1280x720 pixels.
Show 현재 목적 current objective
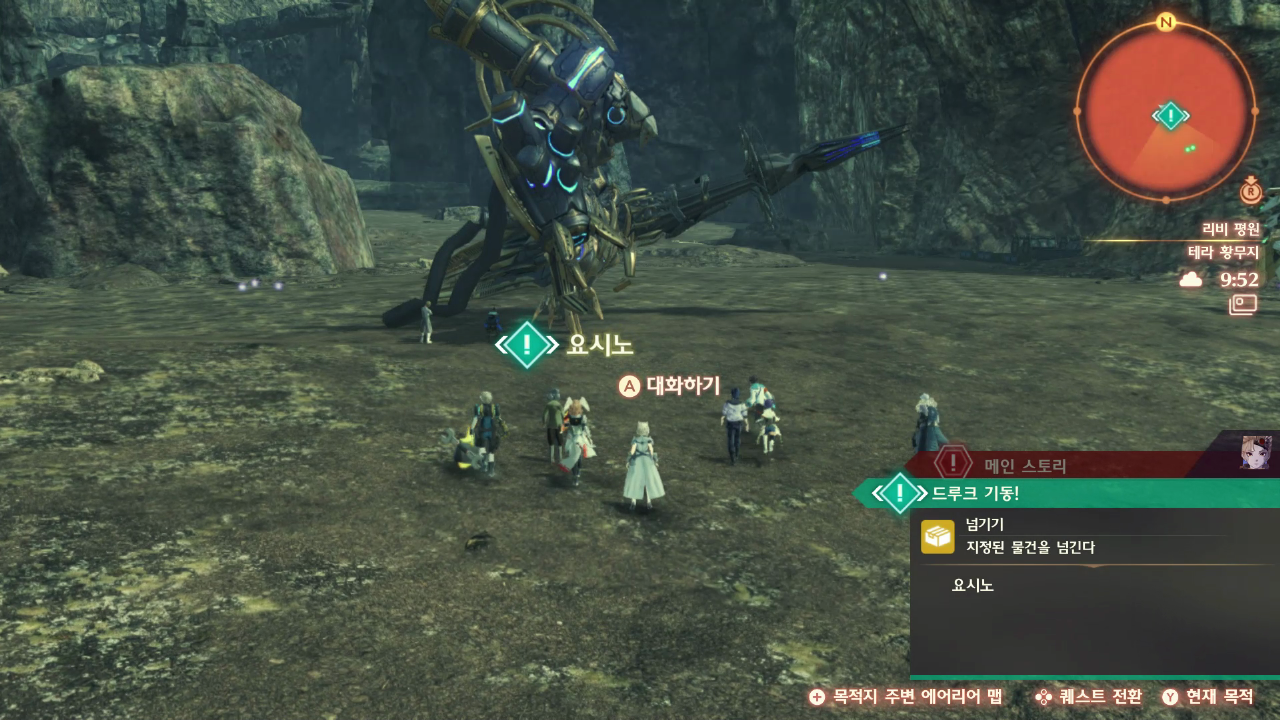pyautogui.click(x=1208, y=697)
